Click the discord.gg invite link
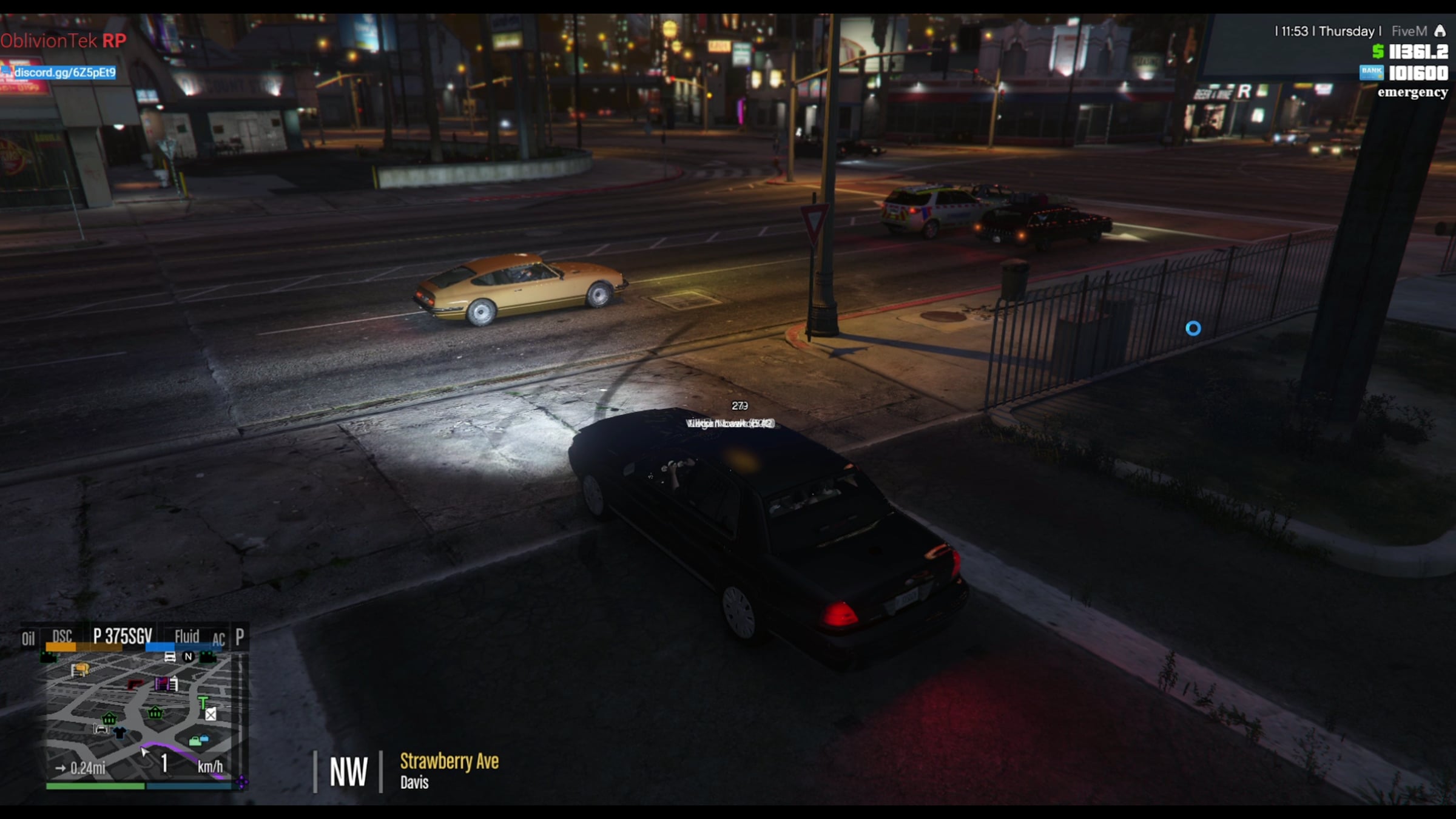1456x819 pixels. 64,73
